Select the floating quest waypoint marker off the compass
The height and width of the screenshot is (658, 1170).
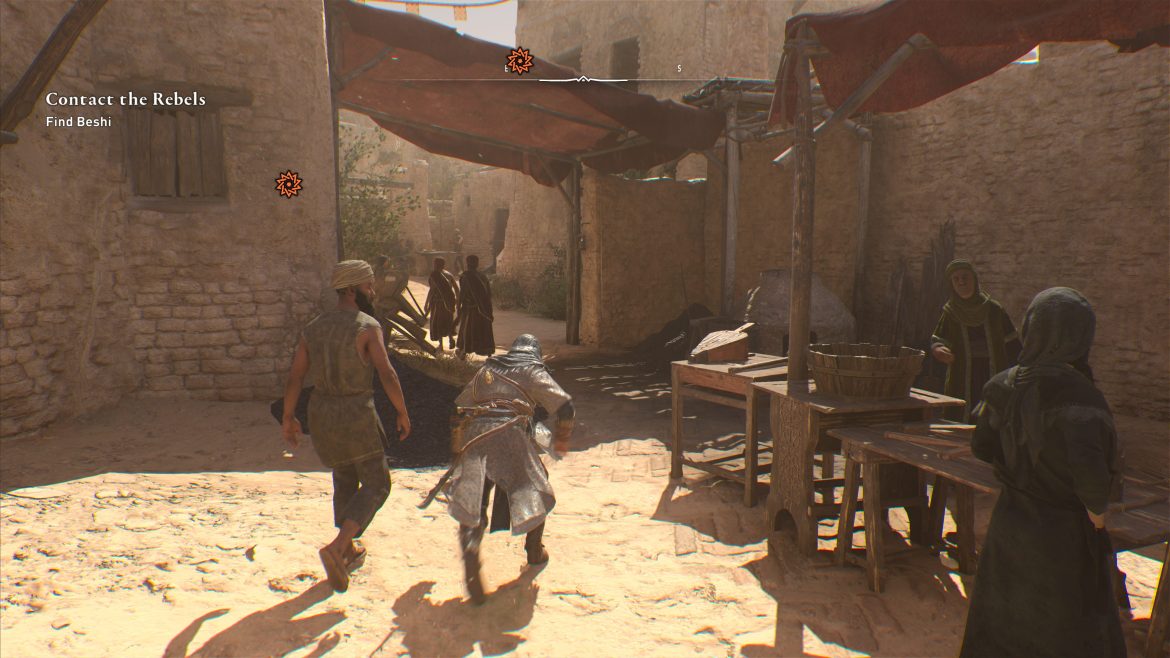pyautogui.click(x=288, y=183)
